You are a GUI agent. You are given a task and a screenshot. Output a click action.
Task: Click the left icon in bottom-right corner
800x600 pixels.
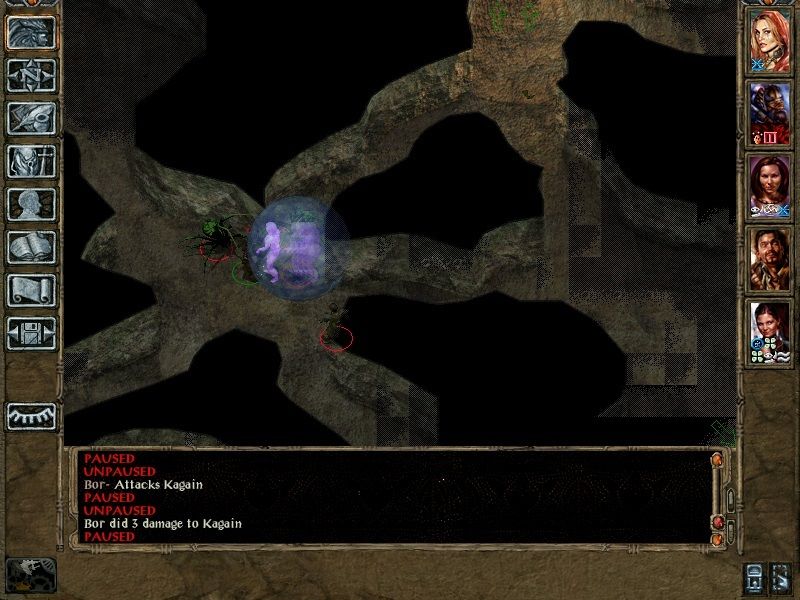click(753, 577)
